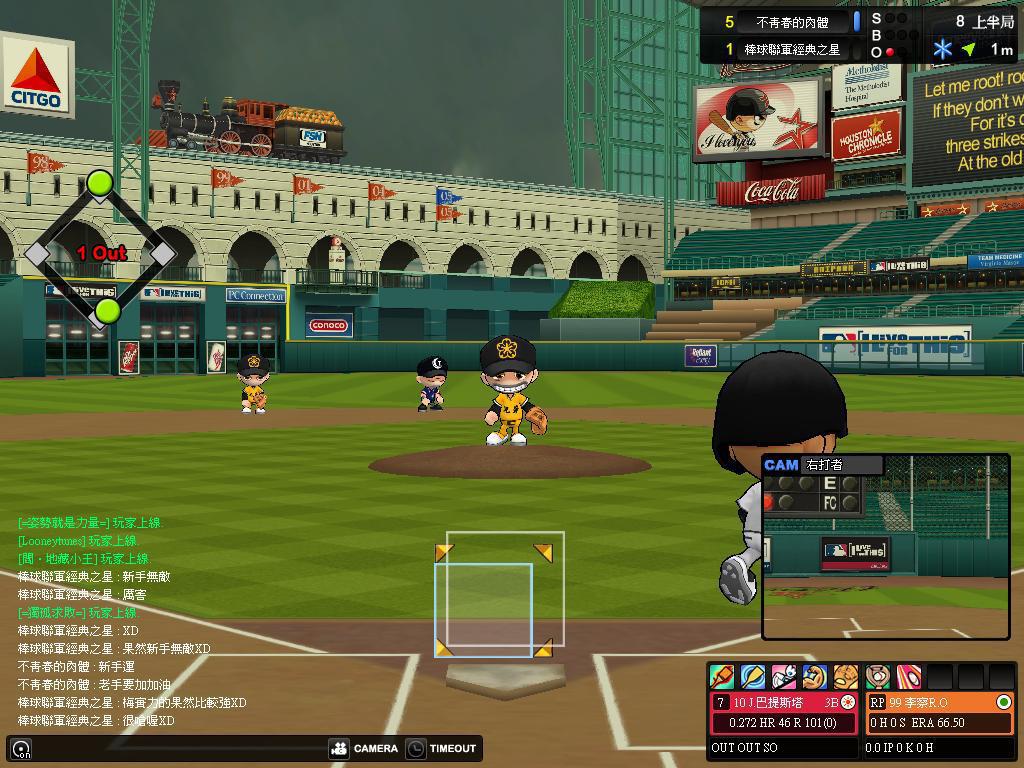Screen dimensions: 1024x768
Task: Click the batter card for J.巴提斯塔
Action: [784, 712]
